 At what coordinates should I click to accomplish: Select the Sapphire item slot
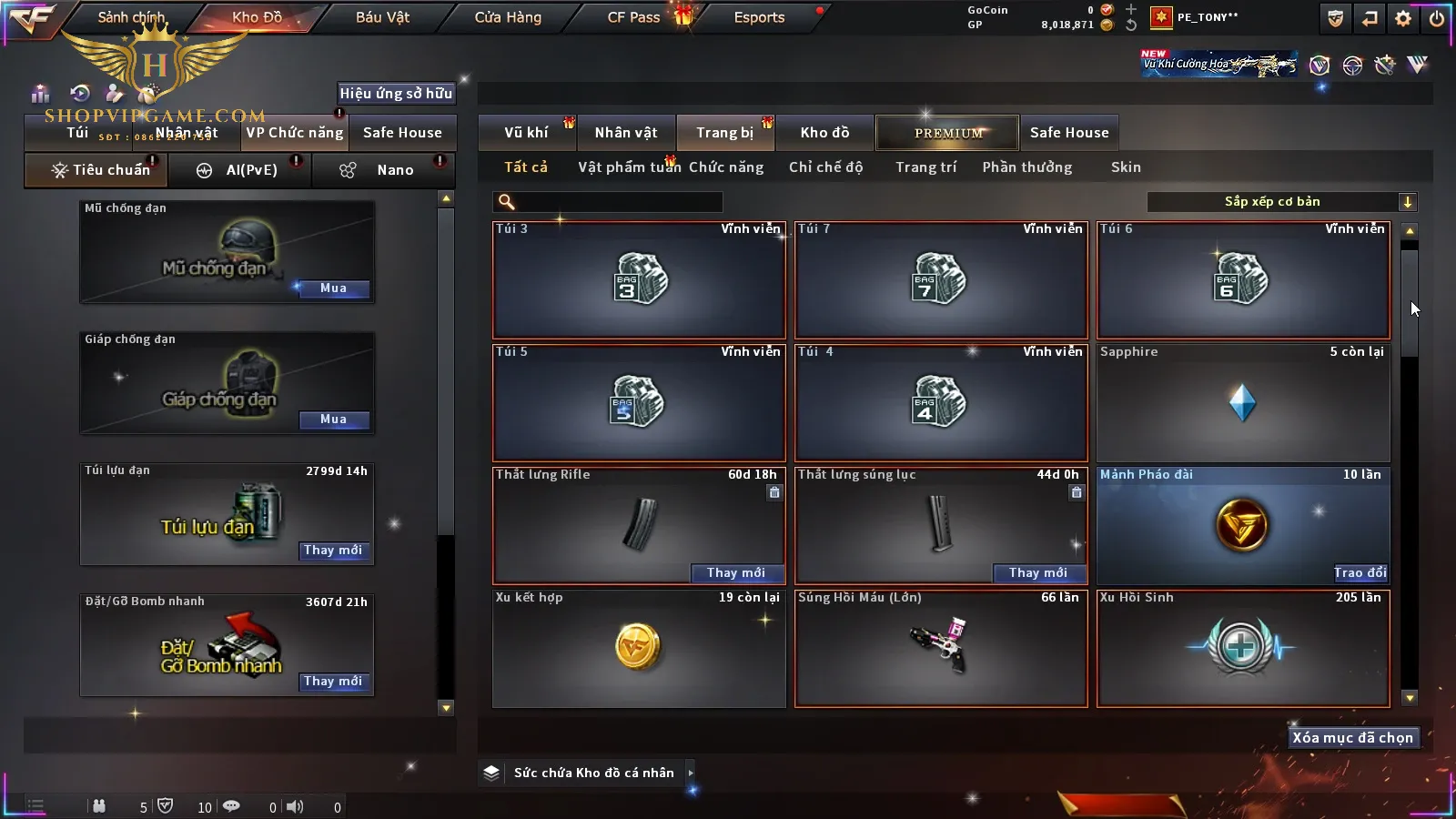point(1243,403)
